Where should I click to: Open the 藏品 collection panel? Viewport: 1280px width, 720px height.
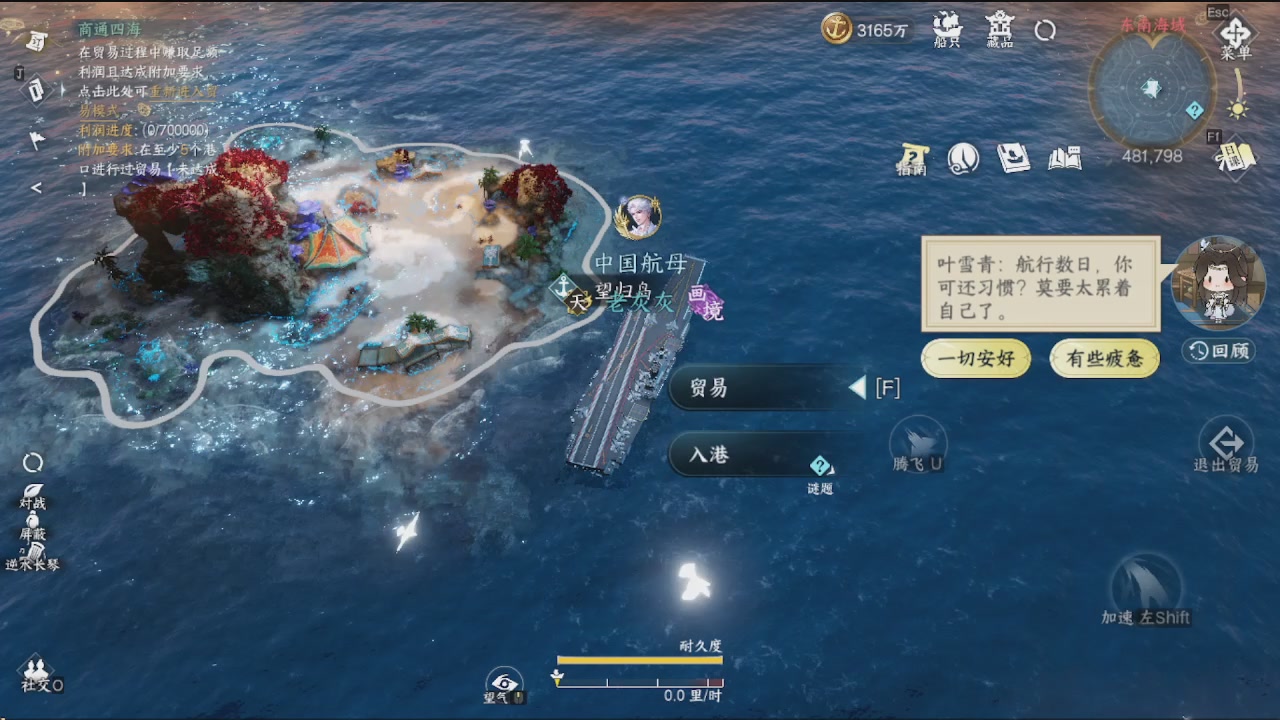tap(999, 28)
